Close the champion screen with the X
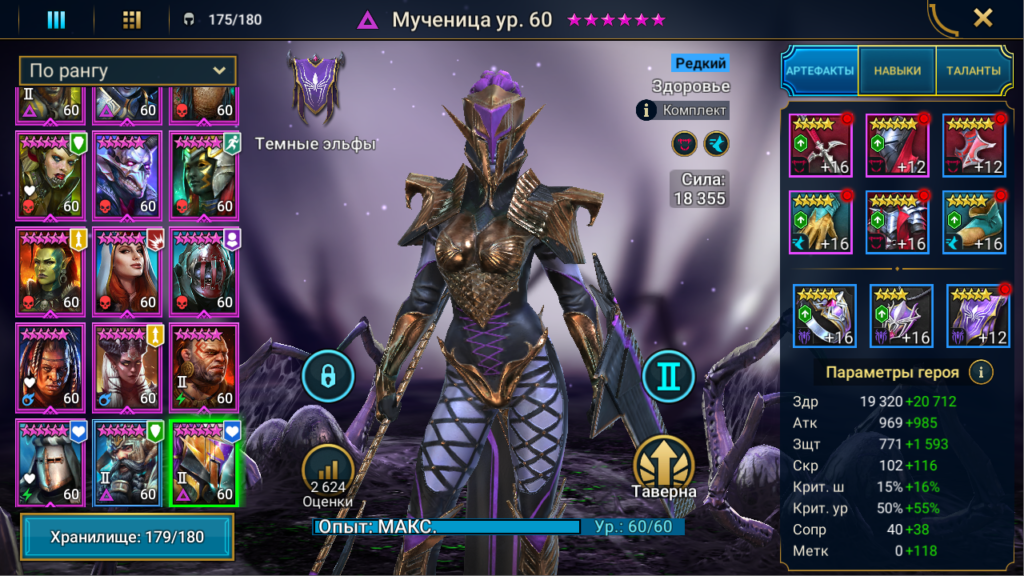The image size is (1024, 576). [x=983, y=18]
